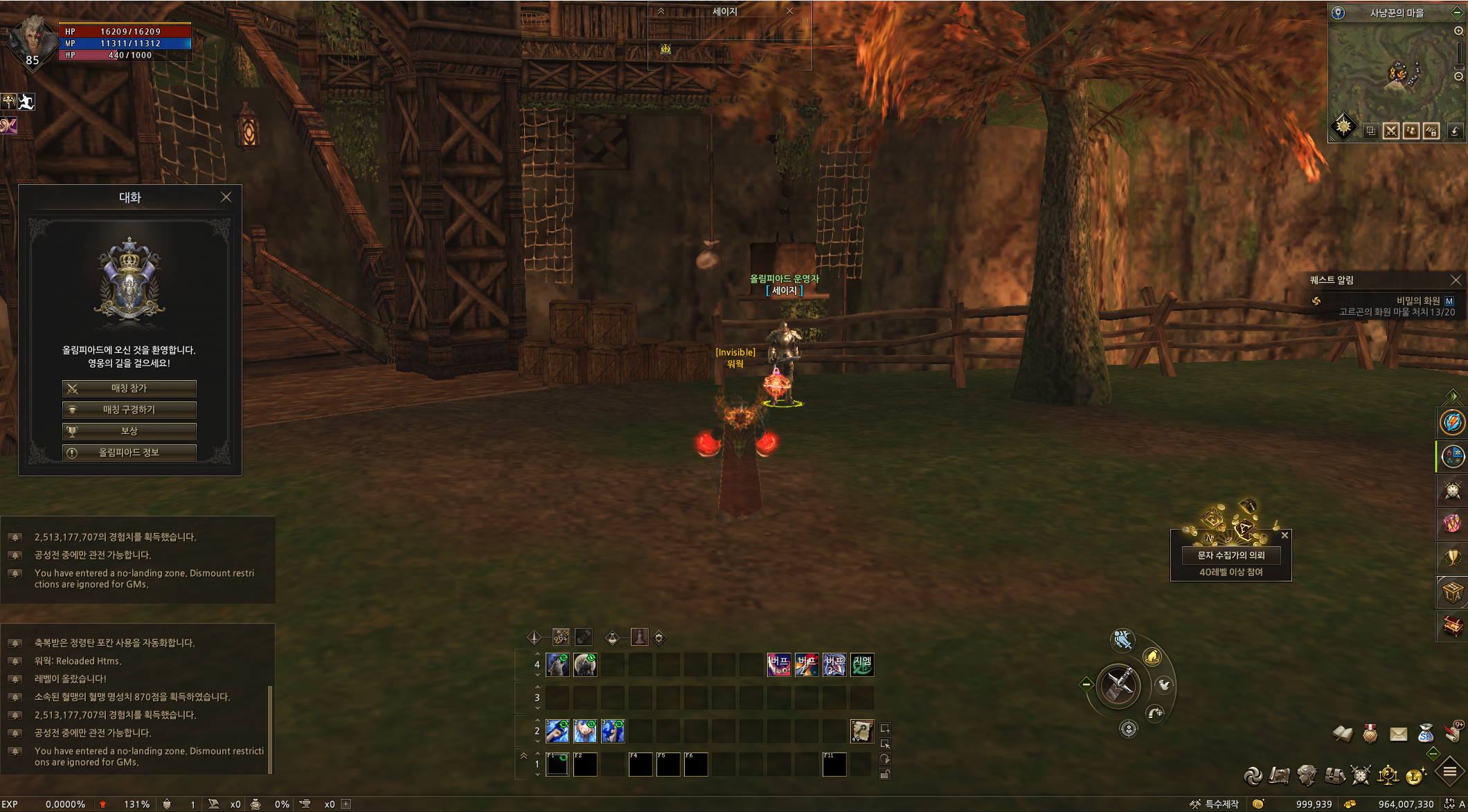Screen dimensions: 1468x812
Task: Open the gold trophy sidebar icon
Action: pyautogui.click(x=1452, y=557)
